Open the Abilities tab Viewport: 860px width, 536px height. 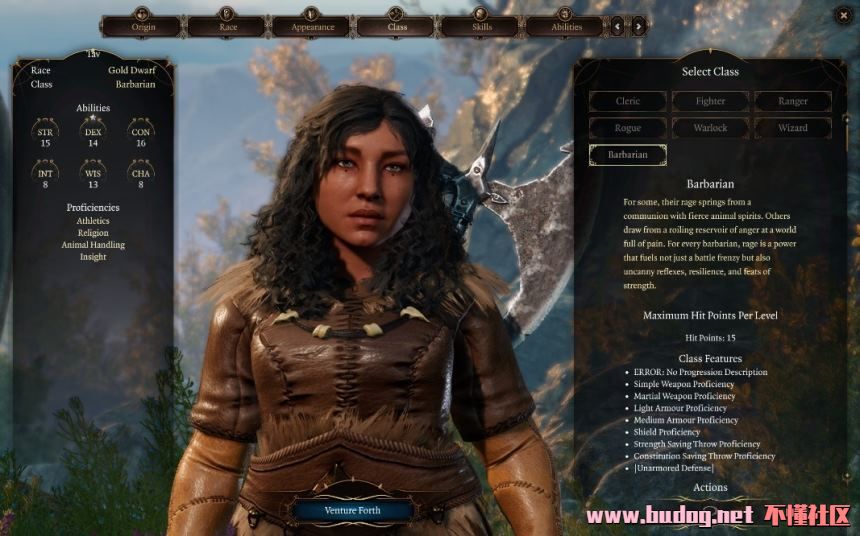point(566,26)
